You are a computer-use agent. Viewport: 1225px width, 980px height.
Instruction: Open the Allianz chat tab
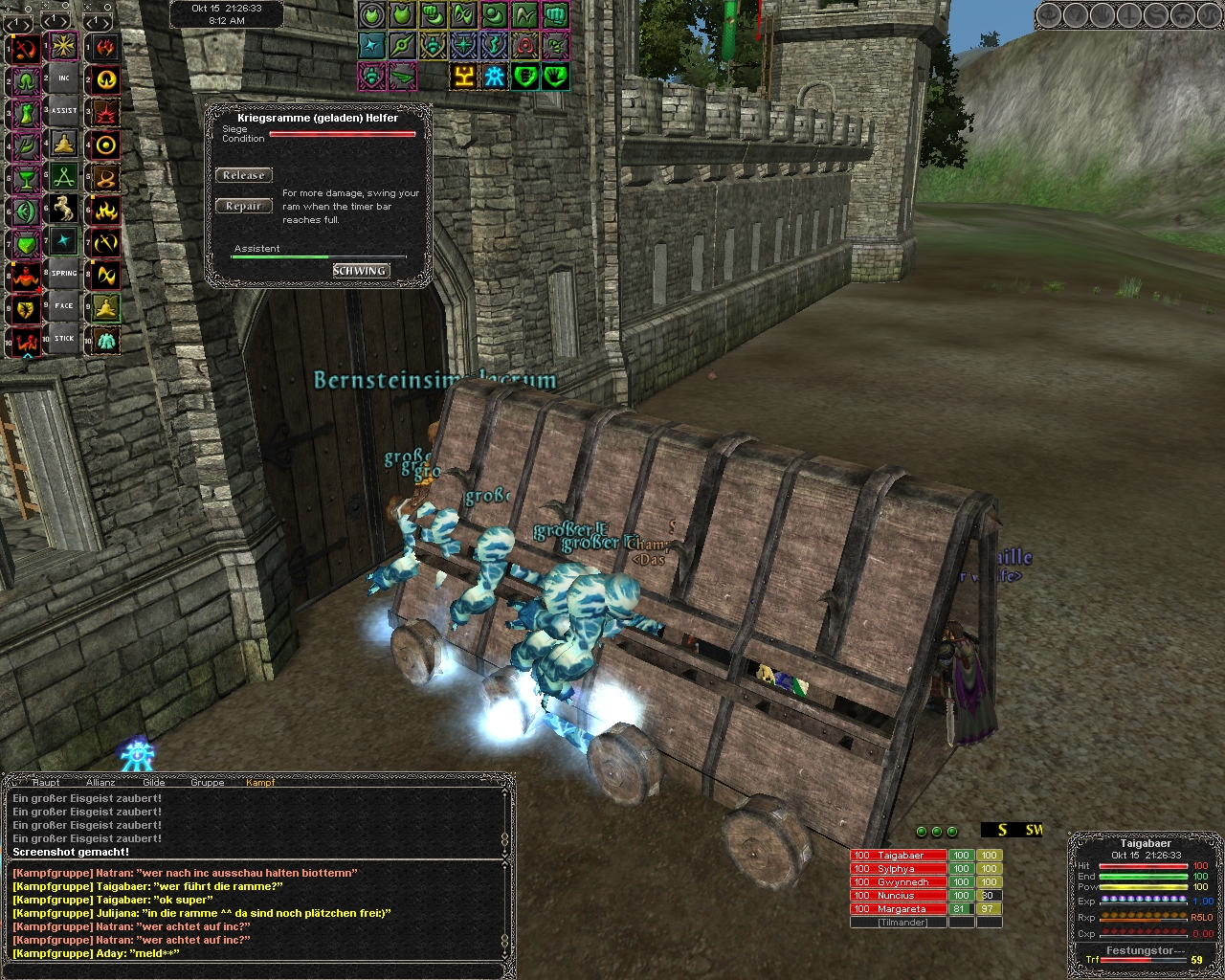point(100,783)
